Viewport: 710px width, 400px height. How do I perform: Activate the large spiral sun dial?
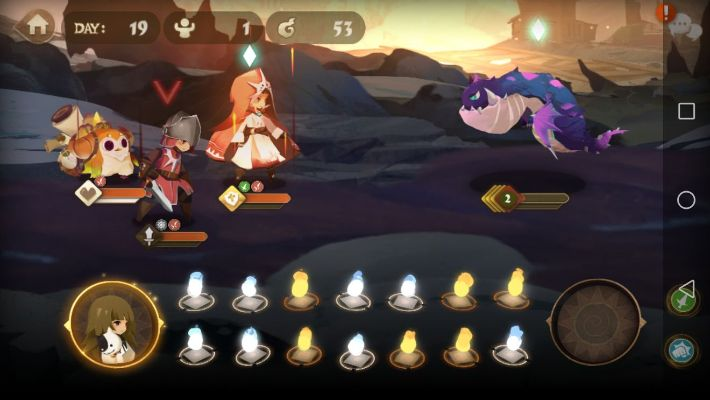(x=595, y=322)
